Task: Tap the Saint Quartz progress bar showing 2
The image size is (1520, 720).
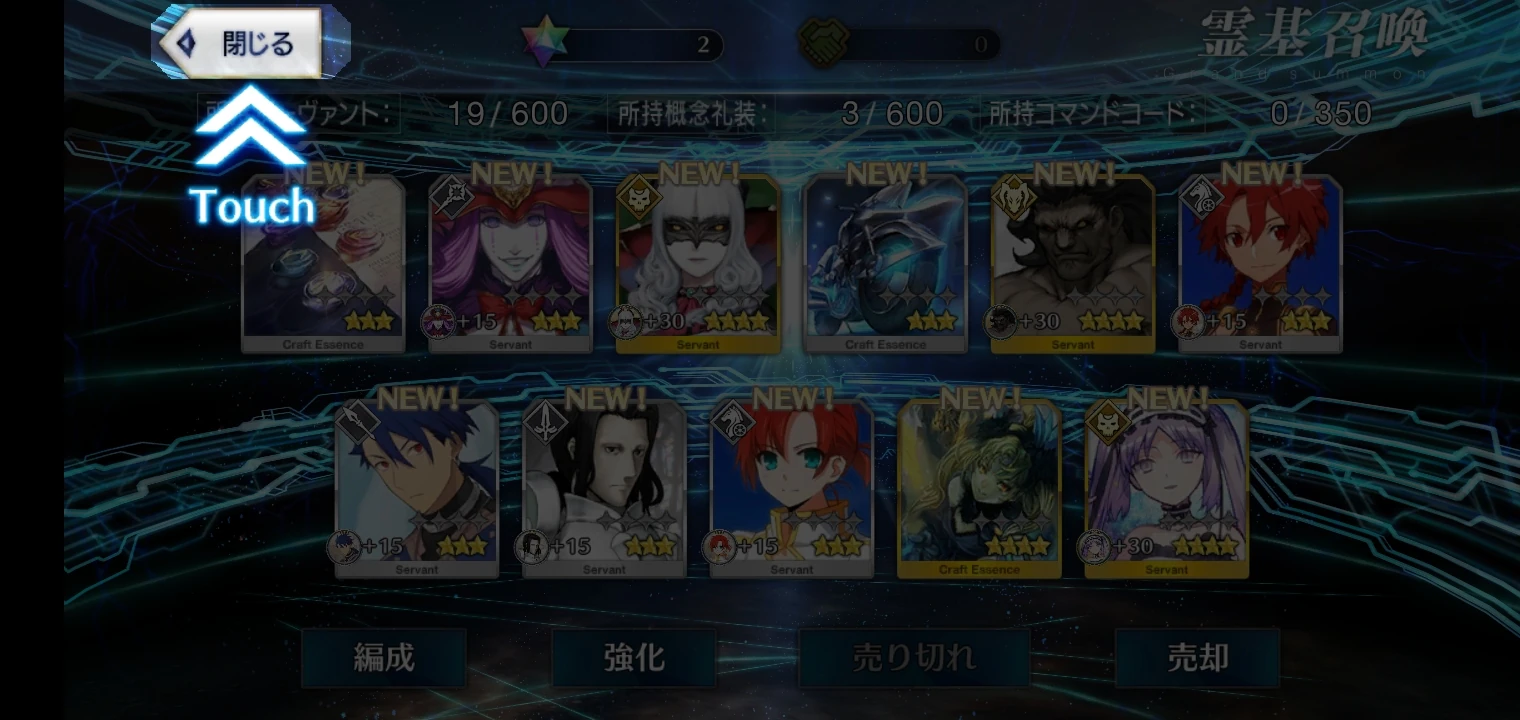Action: click(x=645, y=45)
